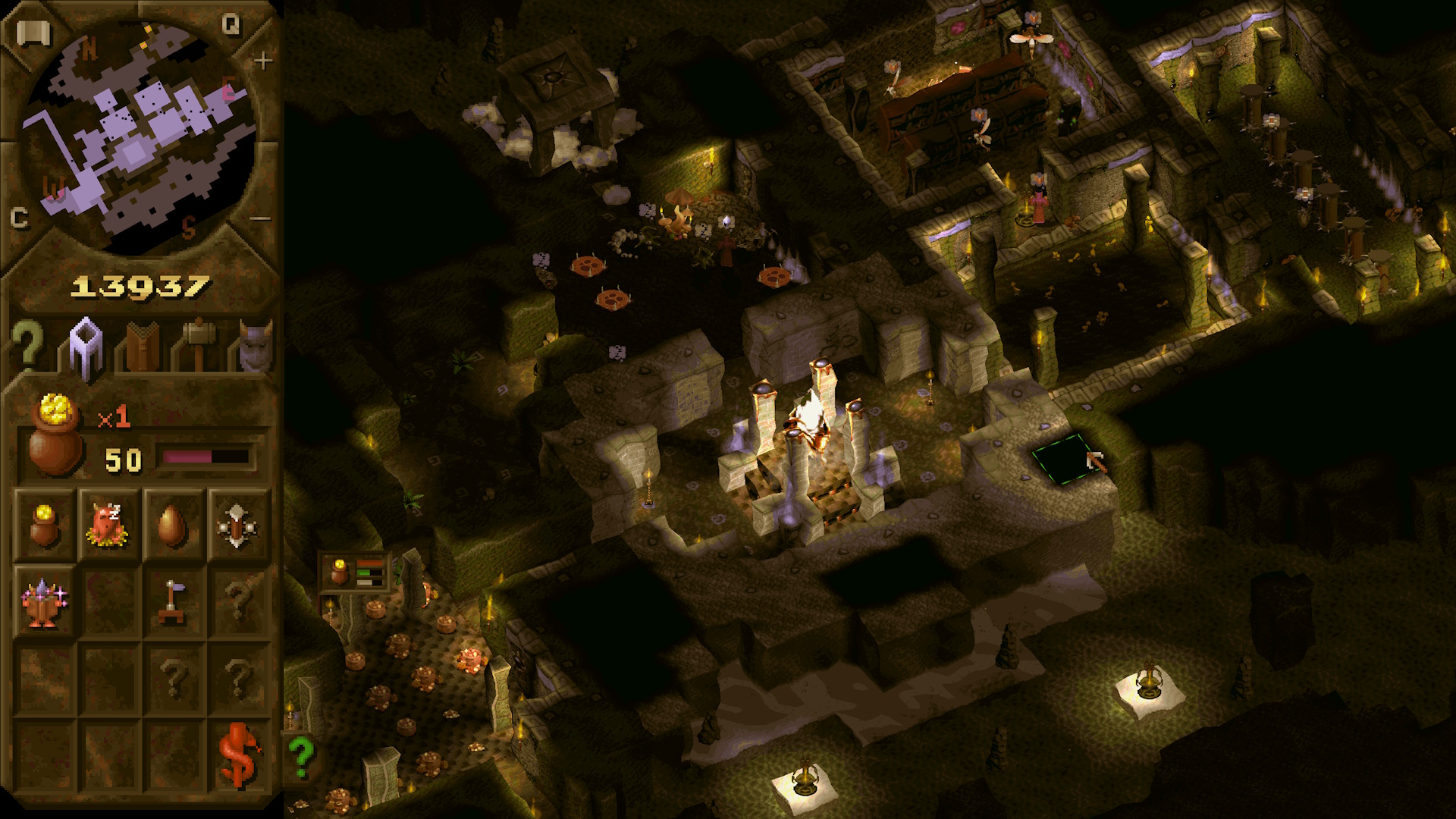This screenshot has height=819, width=1456.
Task: Select the Lair room icon
Action: point(108,525)
